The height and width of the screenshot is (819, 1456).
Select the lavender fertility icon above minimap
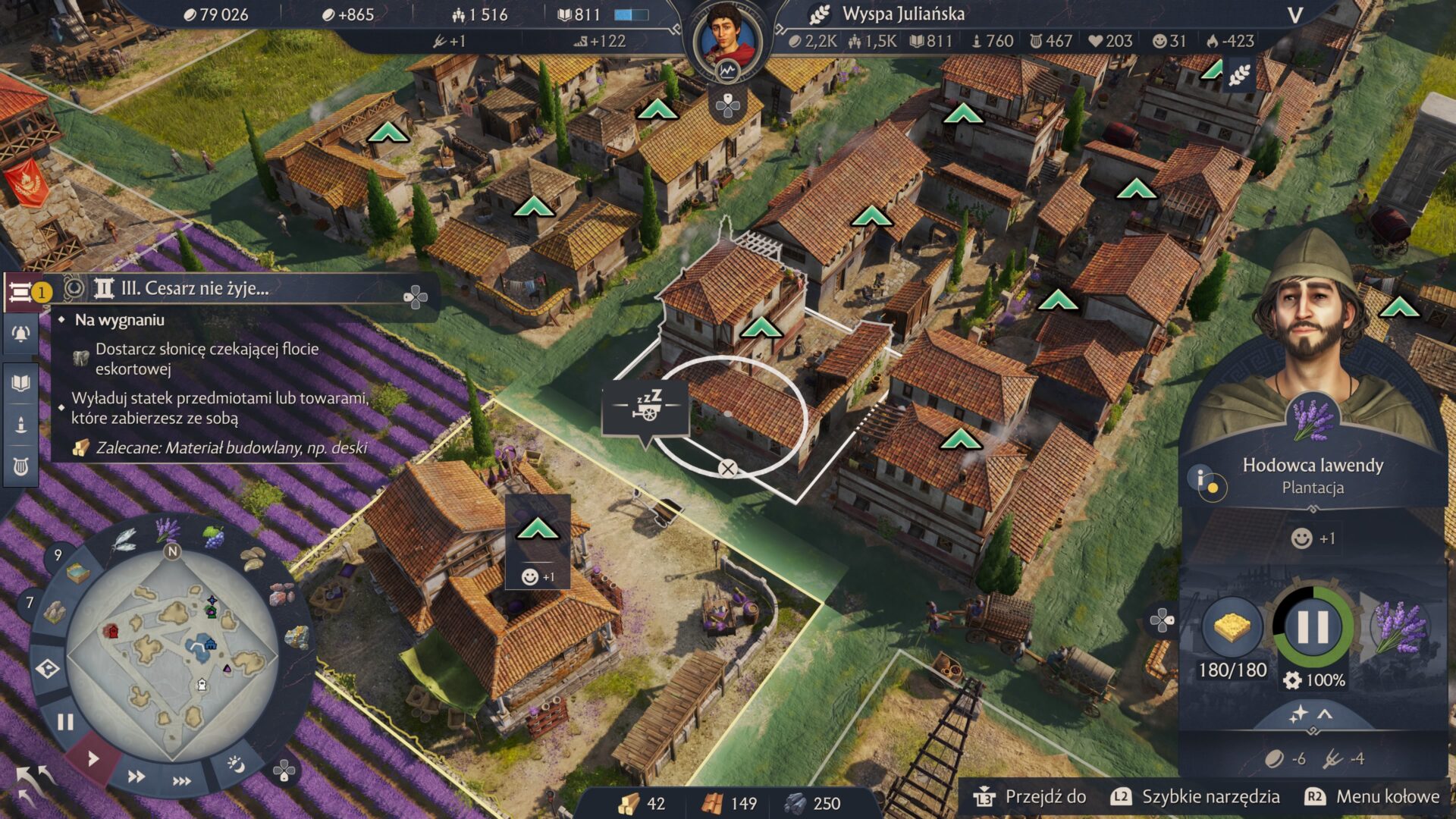(168, 529)
